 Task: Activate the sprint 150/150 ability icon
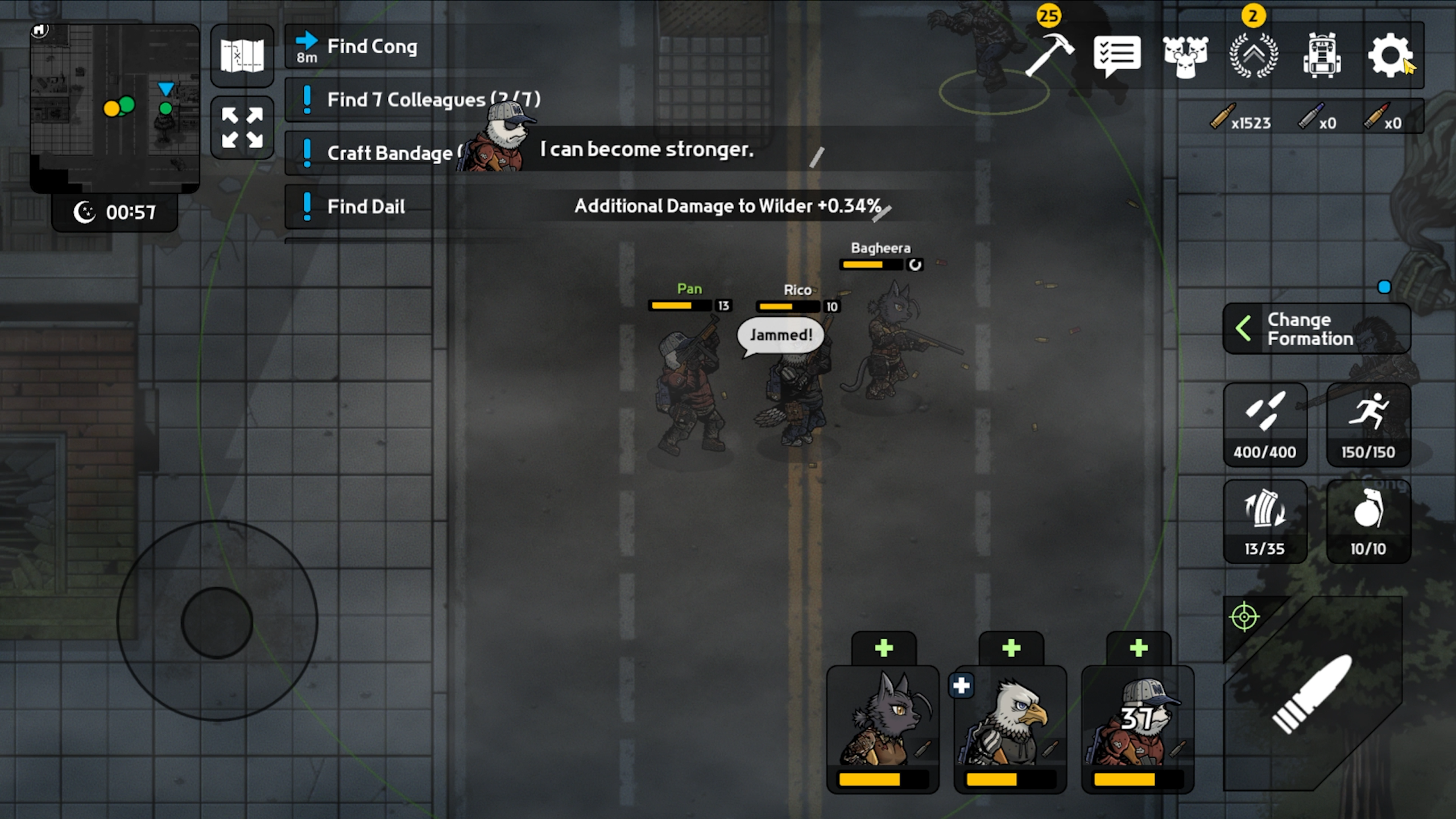pyautogui.click(x=1368, y=424)
